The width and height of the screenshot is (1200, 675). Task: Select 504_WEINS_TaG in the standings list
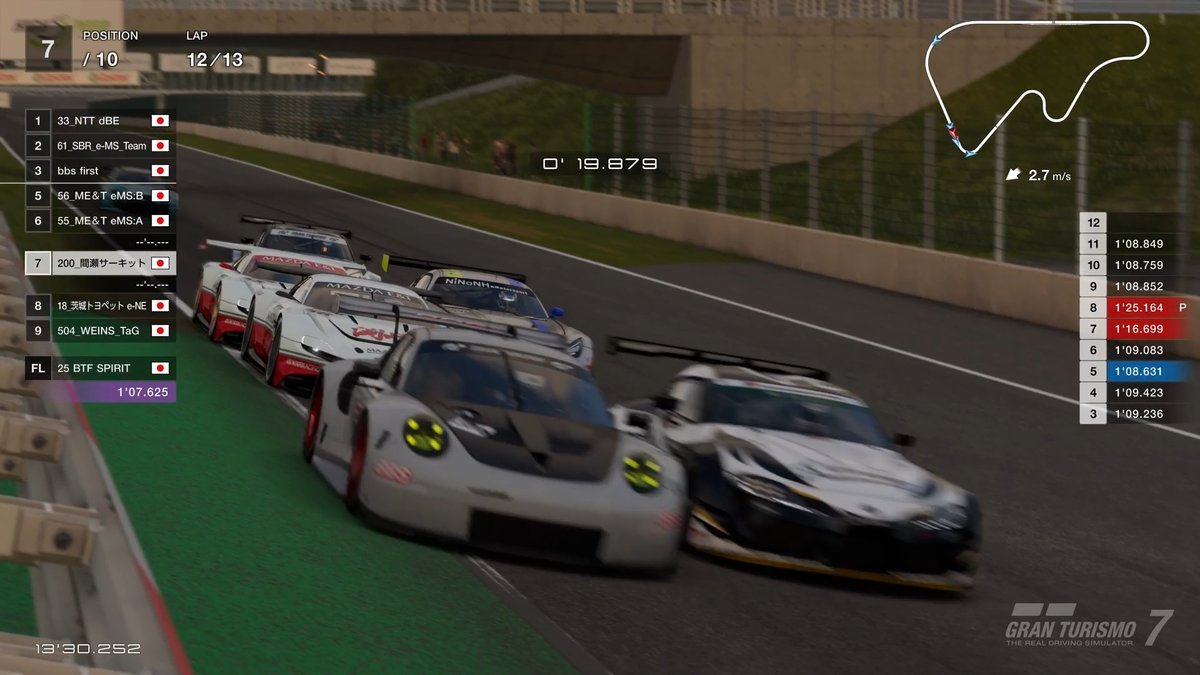click(x=100, y=330)
